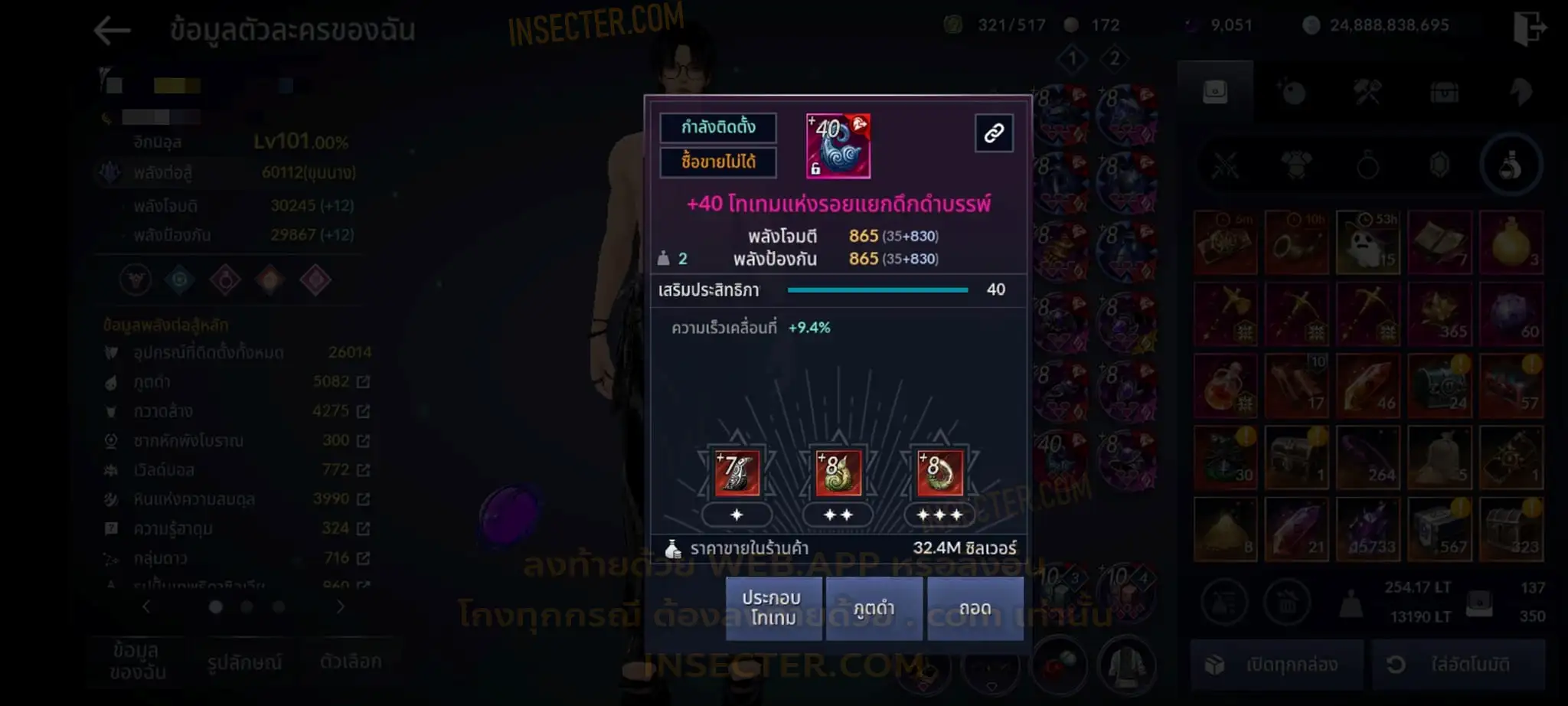Open all boxes with เปิดทุกกล่อง
Image resolution: width=1568 pixels, height=706 pixels.
(1276, 664)
